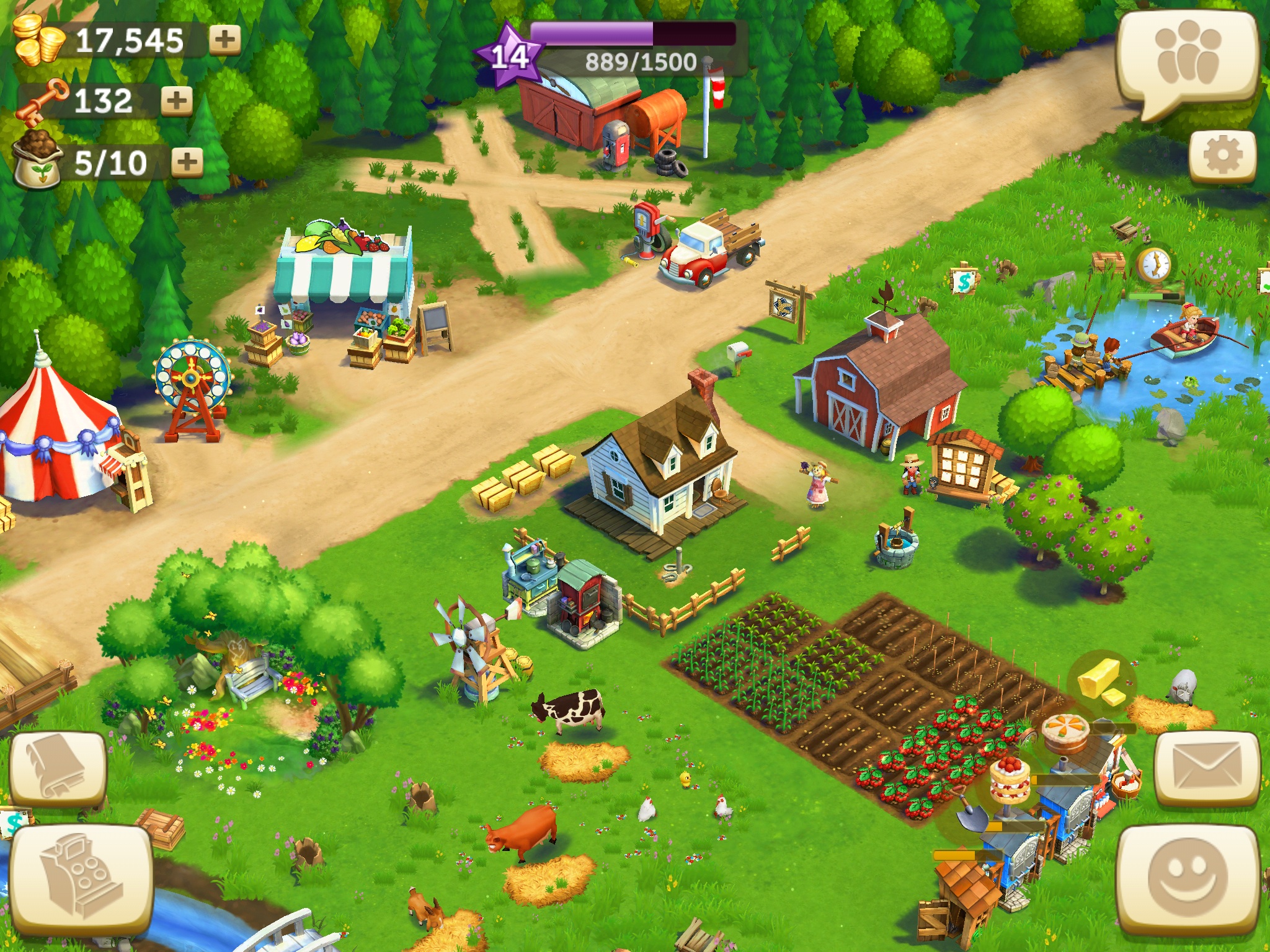Open the gear settings menu

coord(1222,155)
